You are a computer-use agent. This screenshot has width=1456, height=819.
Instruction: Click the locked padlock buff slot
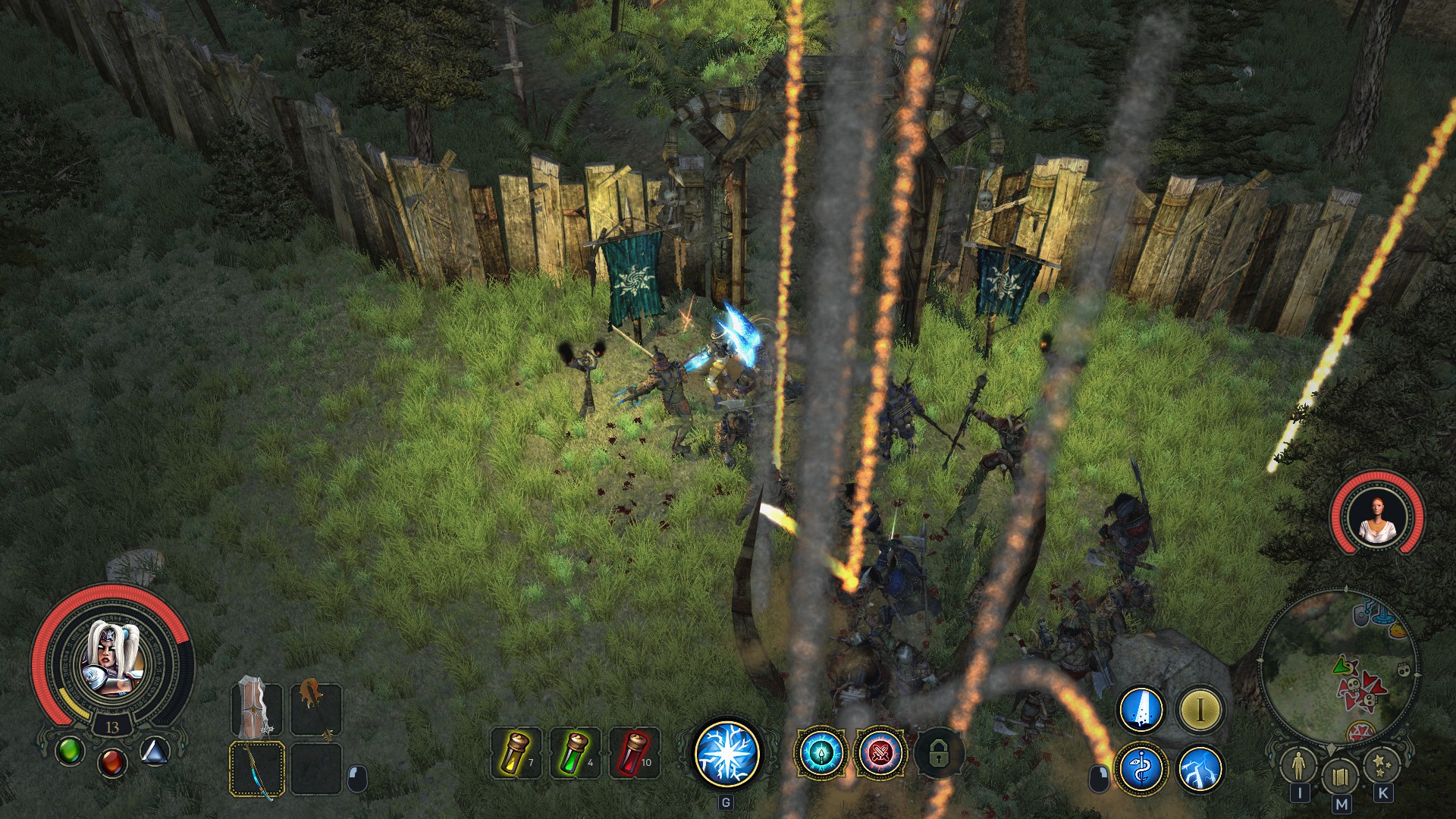point(938,754)
